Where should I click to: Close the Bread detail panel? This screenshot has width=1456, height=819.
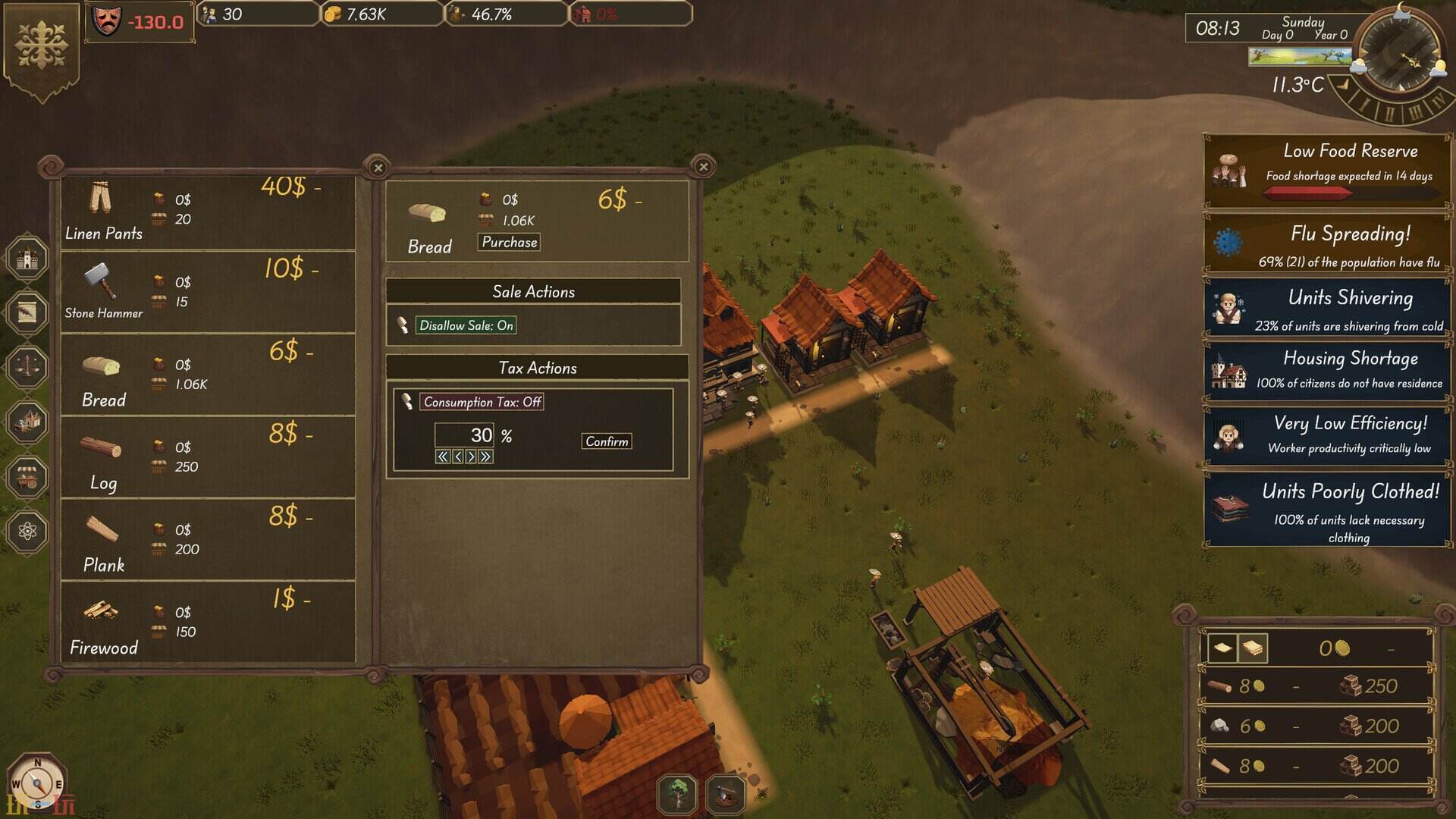pos(703,167)
